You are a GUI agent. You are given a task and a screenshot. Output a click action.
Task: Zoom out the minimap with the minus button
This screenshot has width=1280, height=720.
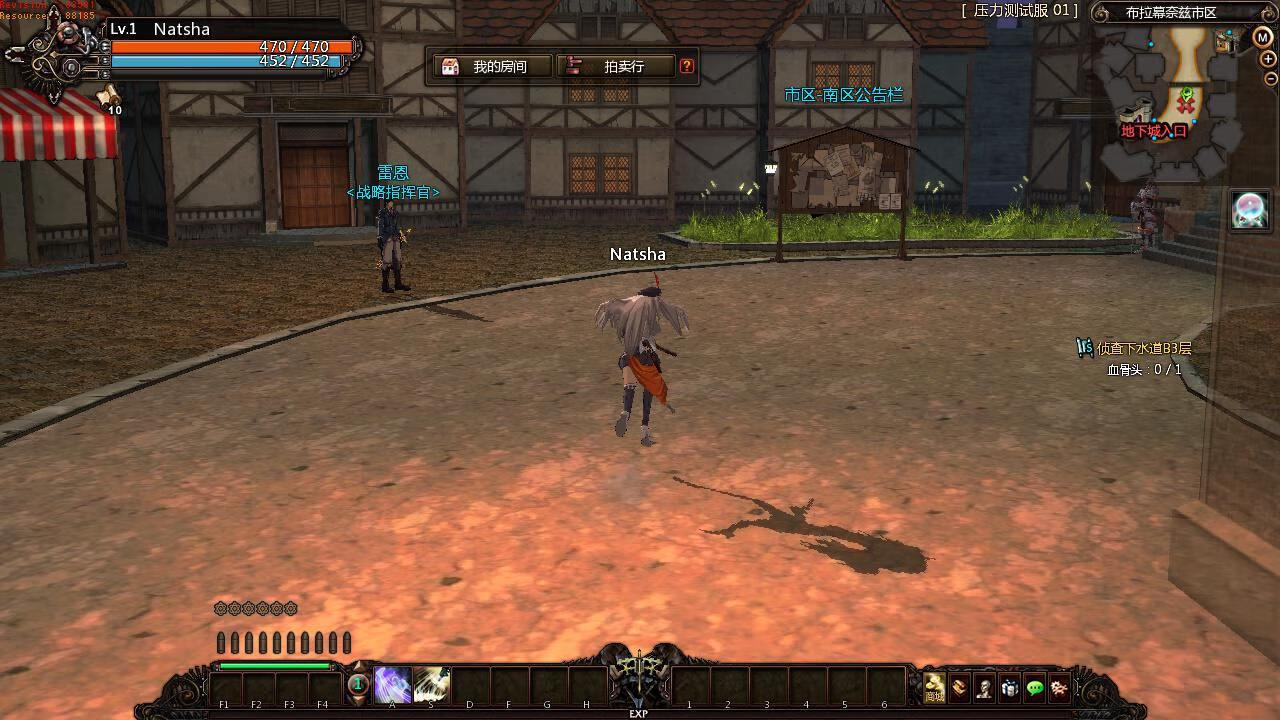point(1270,79)
